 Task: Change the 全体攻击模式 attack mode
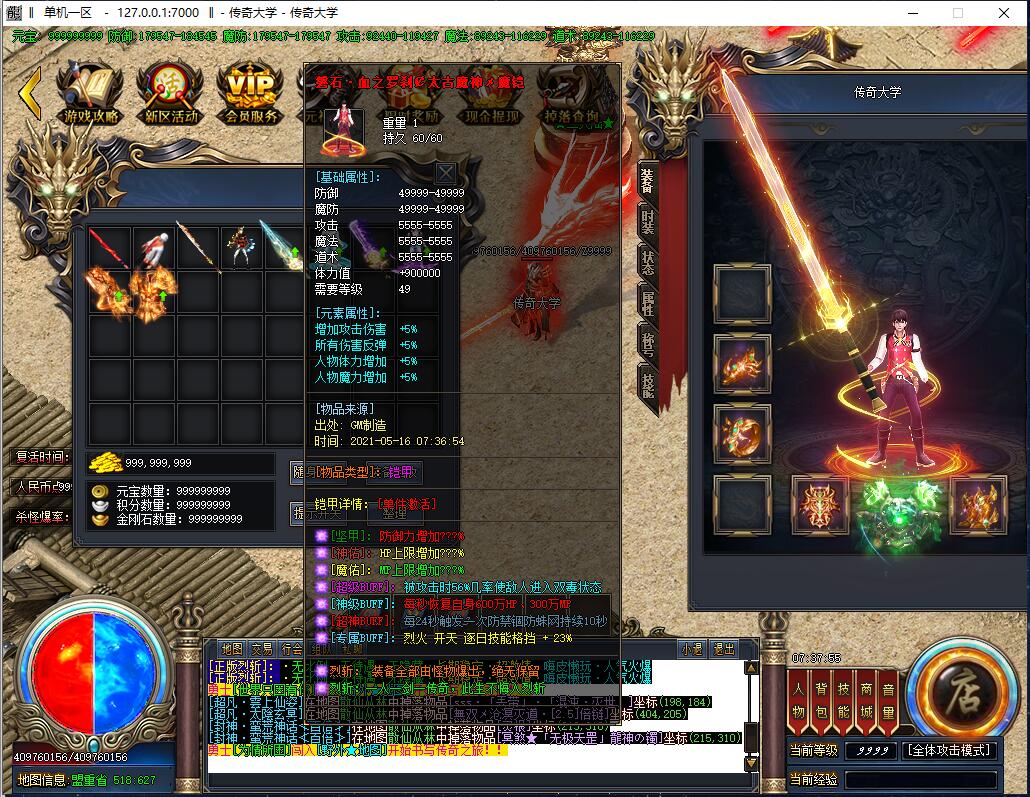coord(949,750)
